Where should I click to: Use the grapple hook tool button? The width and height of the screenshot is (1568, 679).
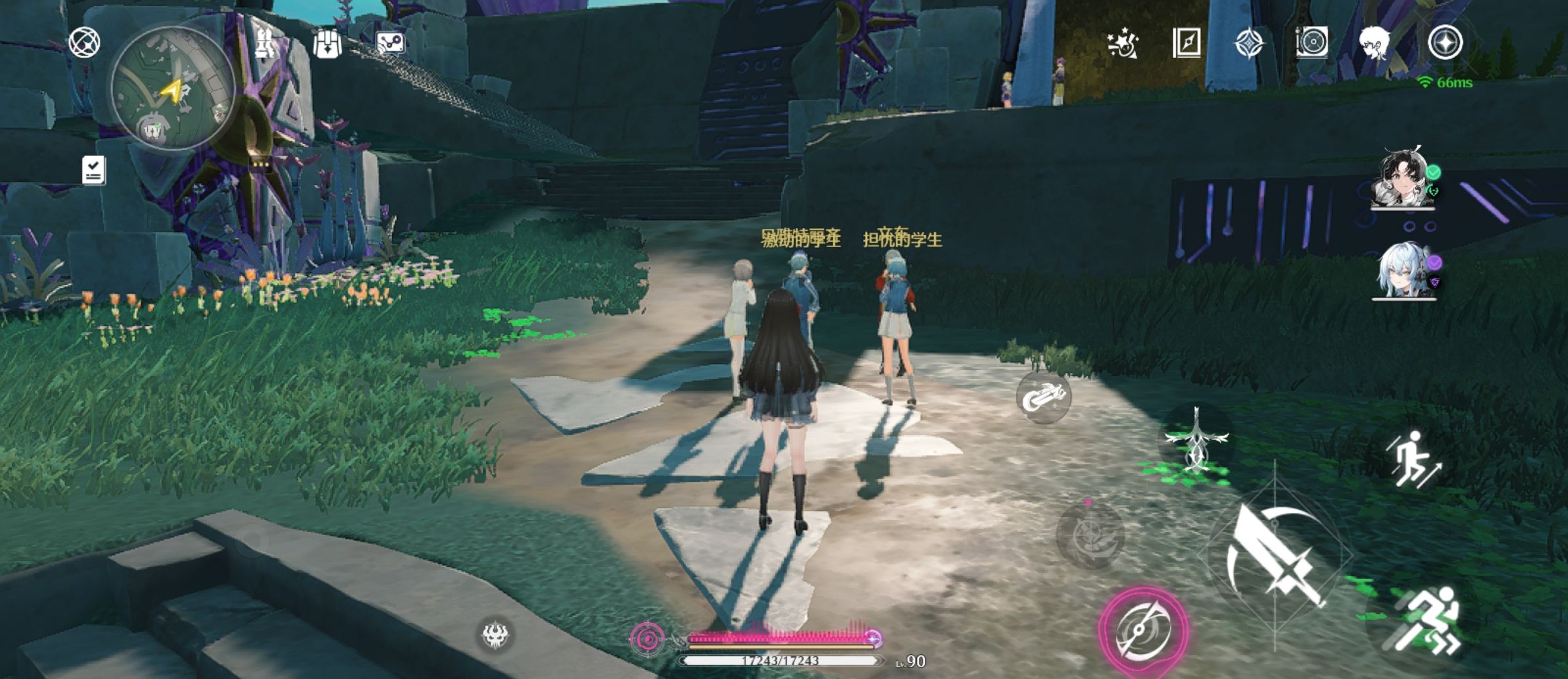[x=1043, y=396]
